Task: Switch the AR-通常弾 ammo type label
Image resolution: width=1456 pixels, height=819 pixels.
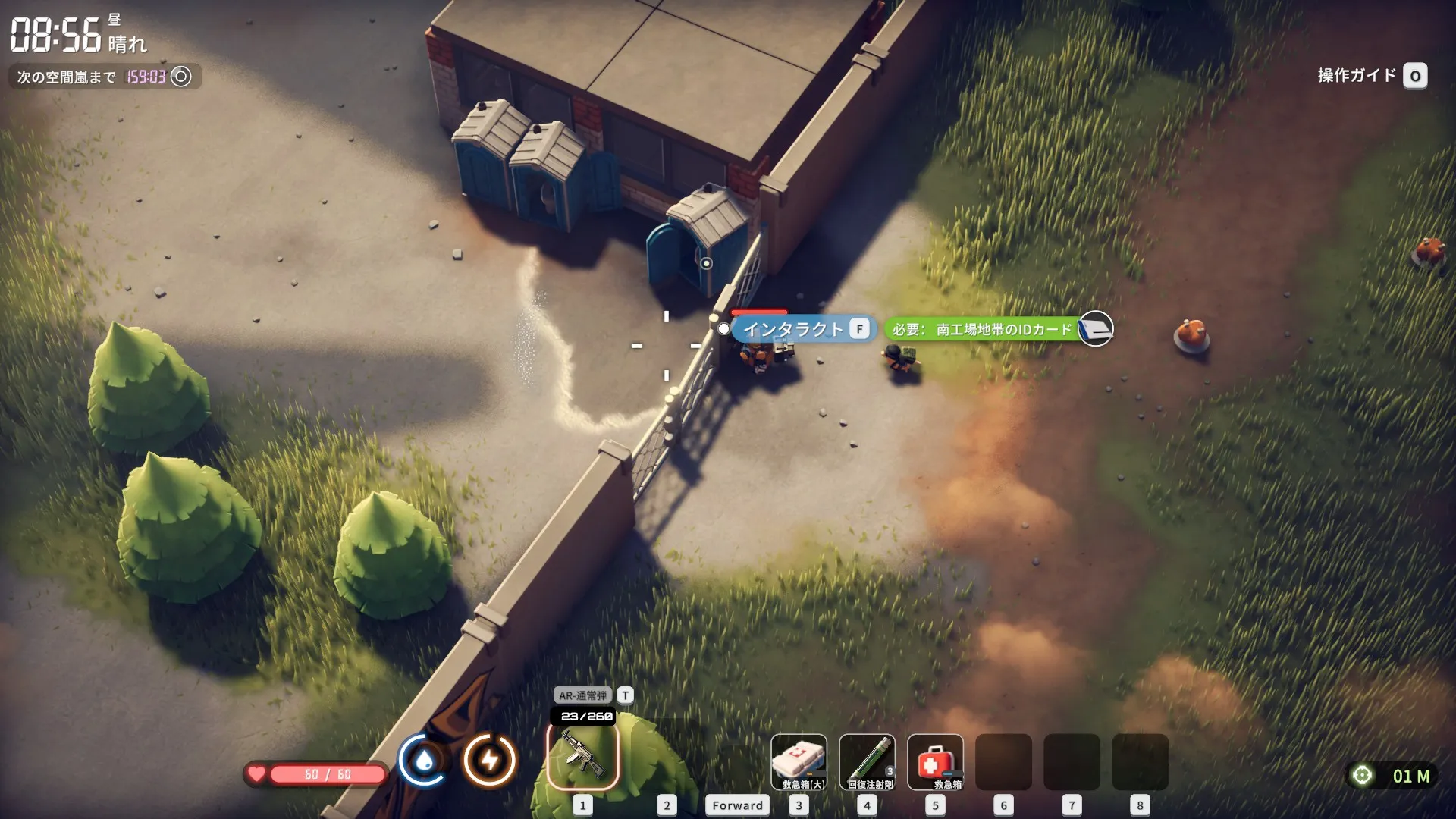Action: tap(583, 695)
